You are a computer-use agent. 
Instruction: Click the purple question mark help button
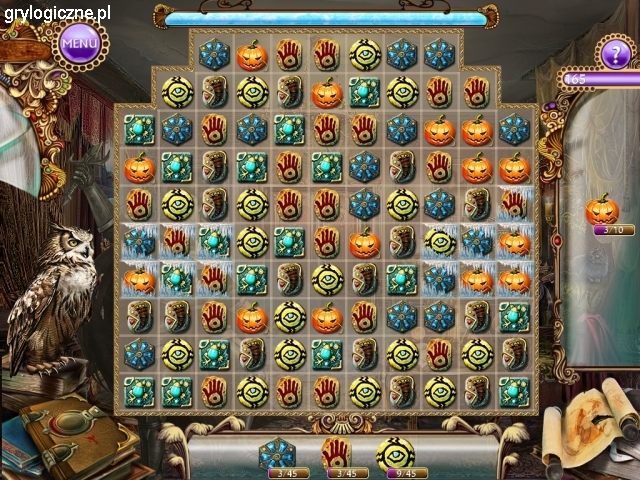click(615, 50)
